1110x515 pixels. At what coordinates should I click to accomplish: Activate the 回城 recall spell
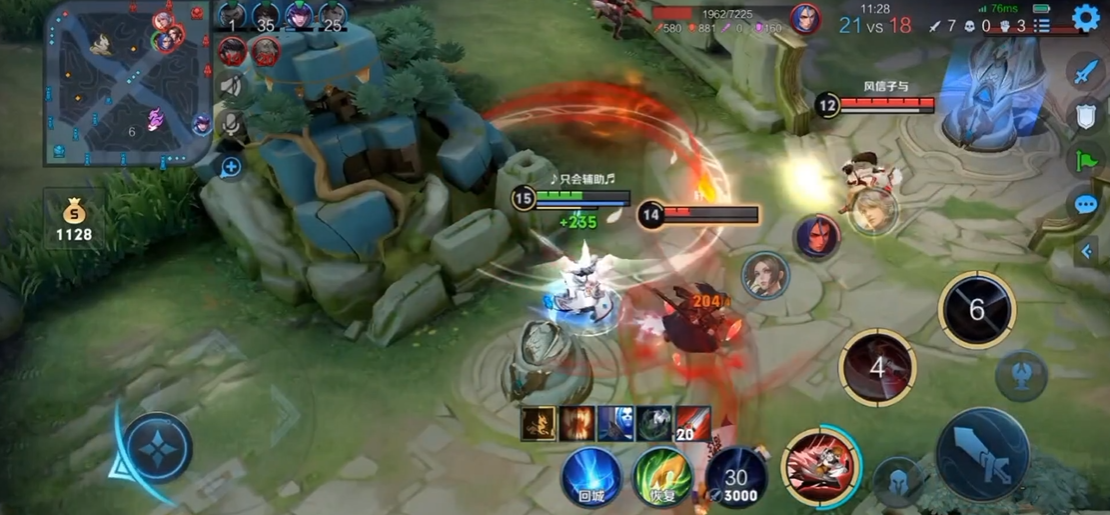591,476
